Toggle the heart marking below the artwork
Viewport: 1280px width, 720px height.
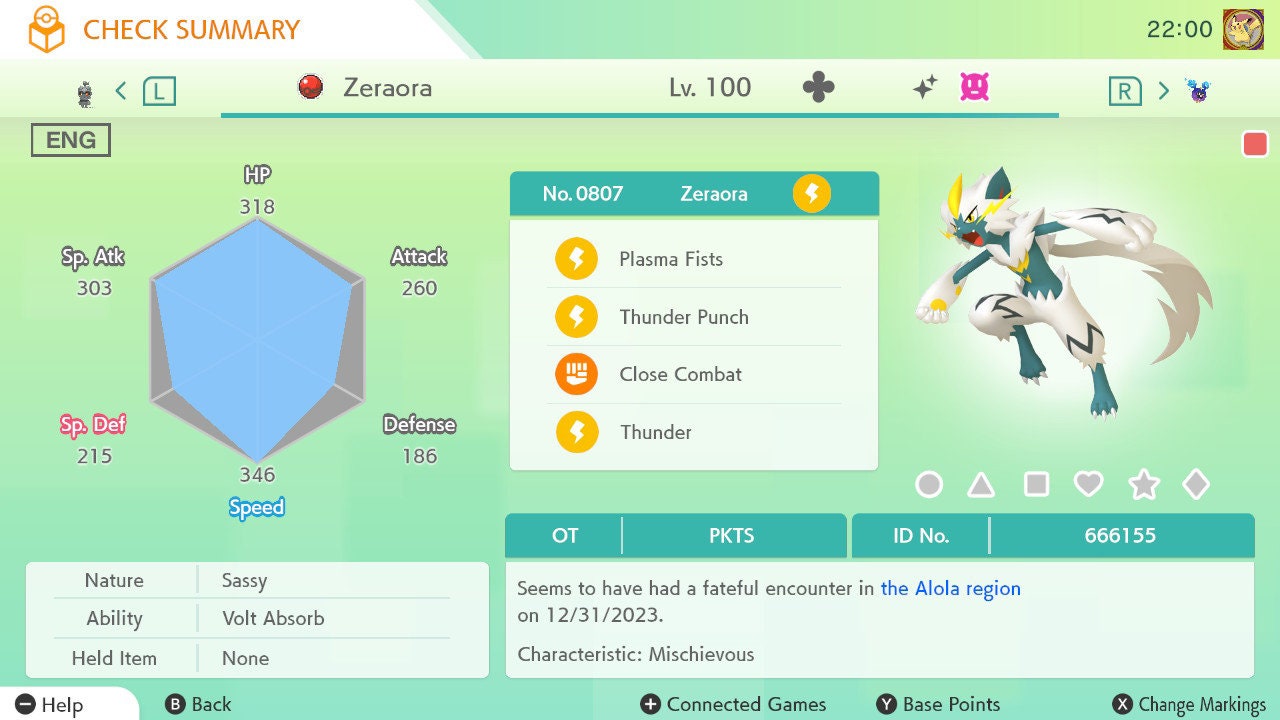click(x=1090, y=484)
